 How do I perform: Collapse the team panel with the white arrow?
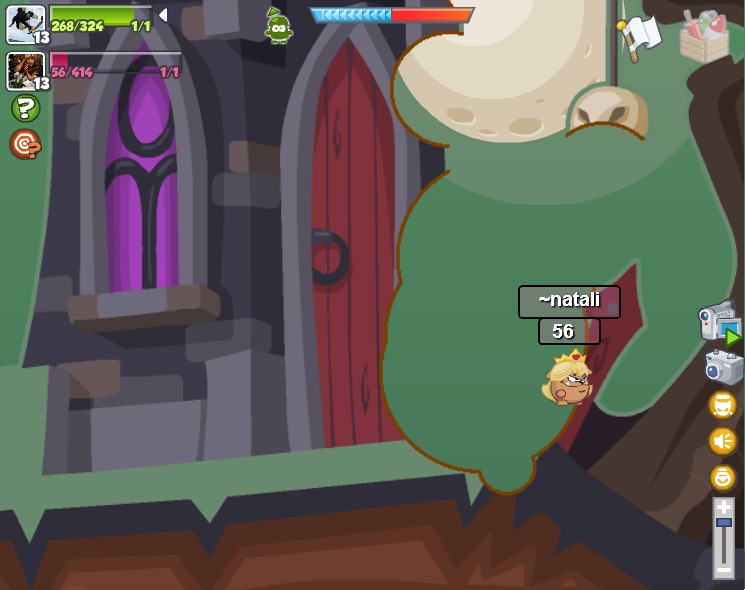(163, 15)
